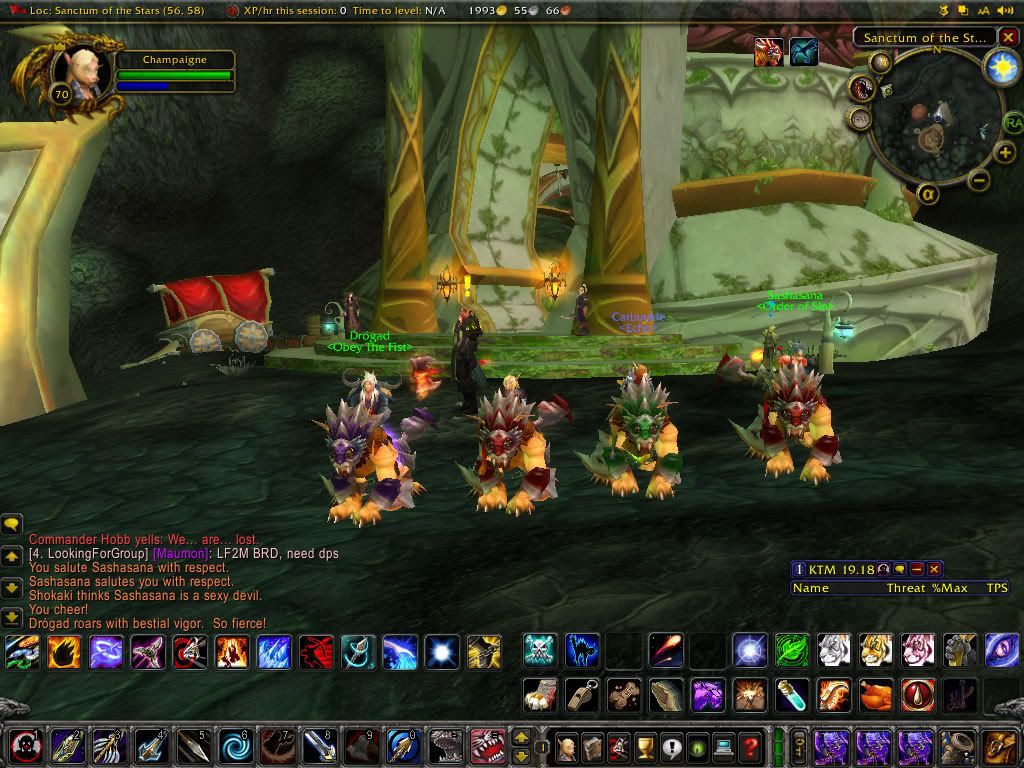The height and width of the screenshot is (768, 1024).
Task: Open the red question mark help button
Action: (750, 746)
